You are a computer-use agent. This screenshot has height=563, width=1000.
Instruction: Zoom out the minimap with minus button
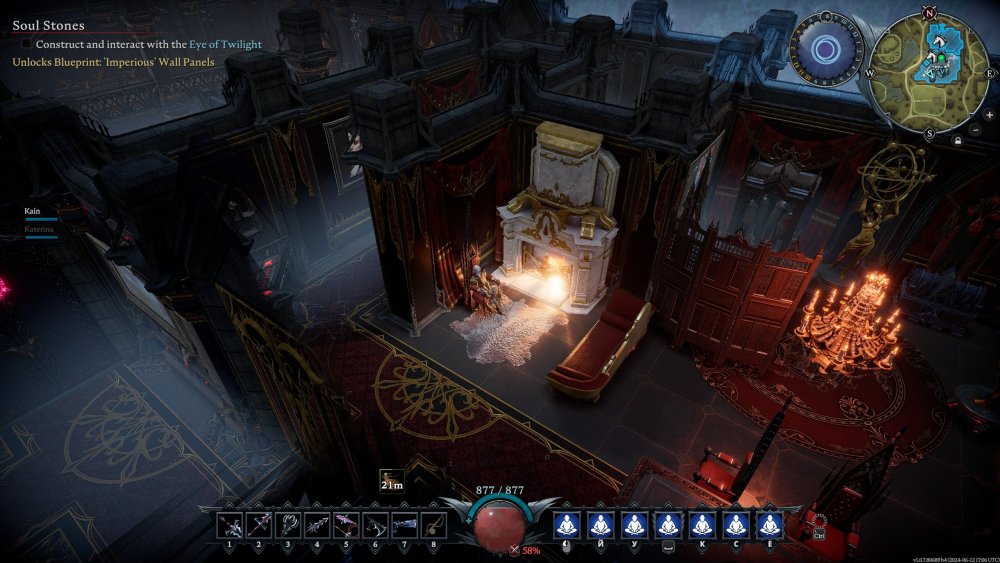pyautogui.click(x=977, y=130)
